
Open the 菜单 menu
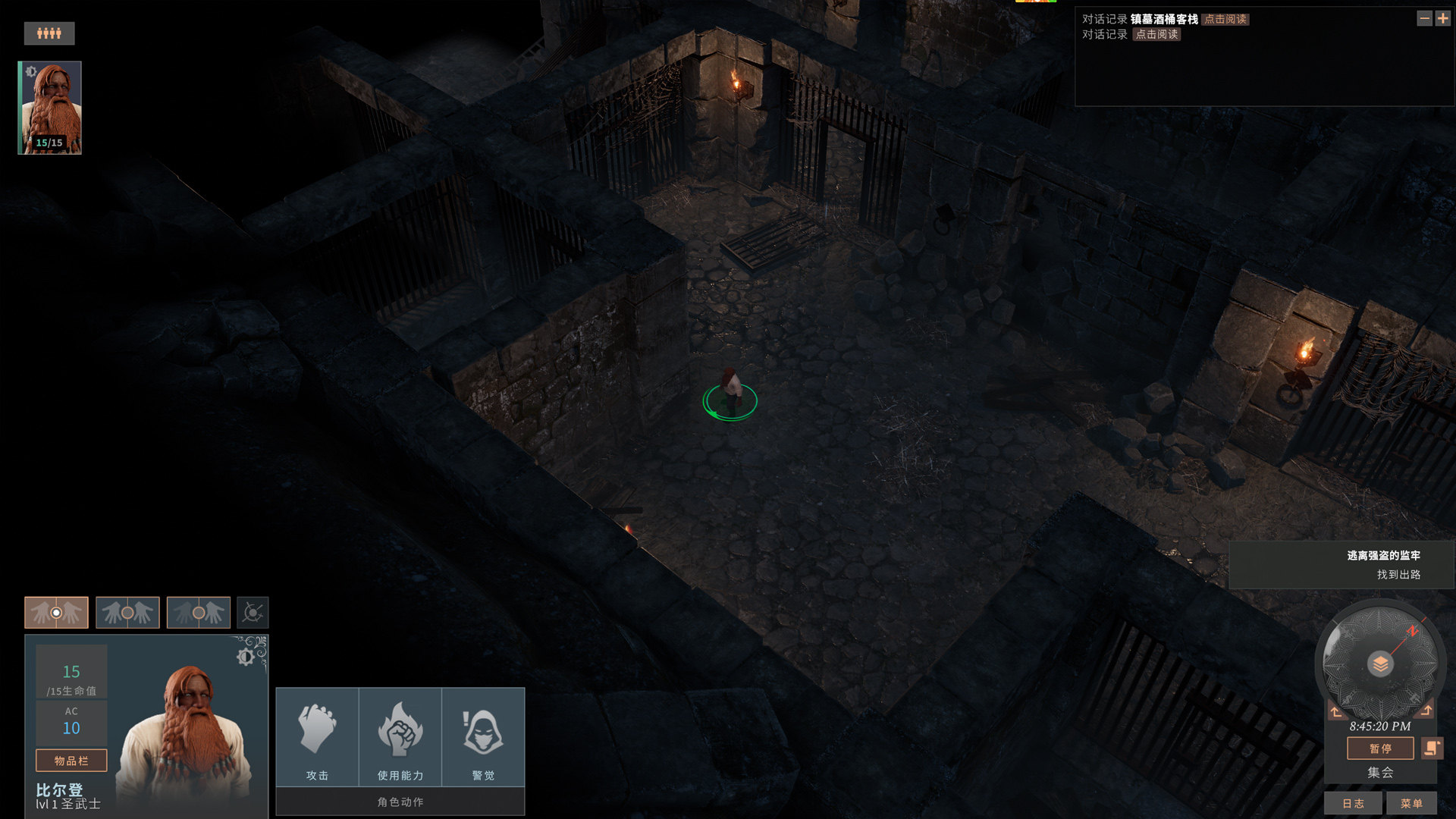click(x=1411, y=803)
